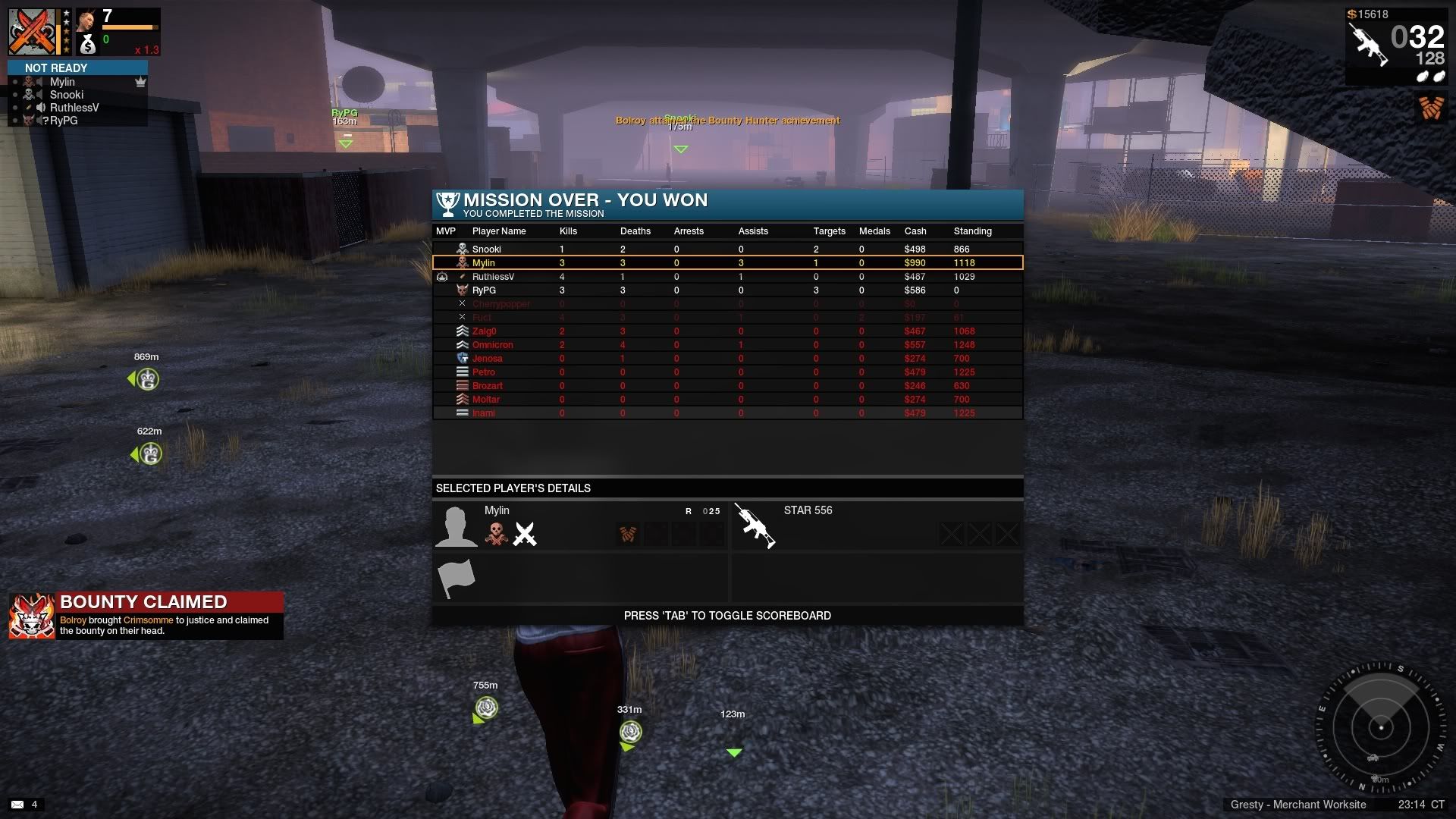Select Snooki's row in the scoreboard

487,249
